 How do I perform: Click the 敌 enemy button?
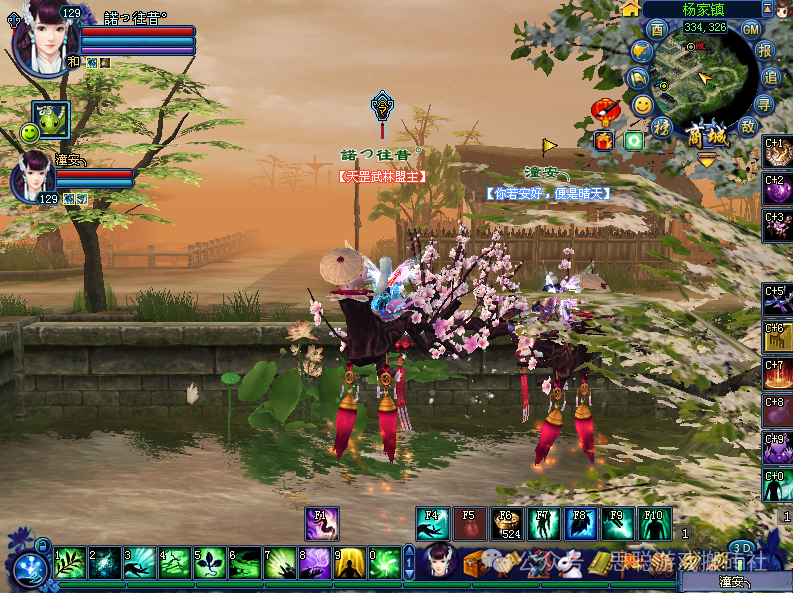point(747,126)
